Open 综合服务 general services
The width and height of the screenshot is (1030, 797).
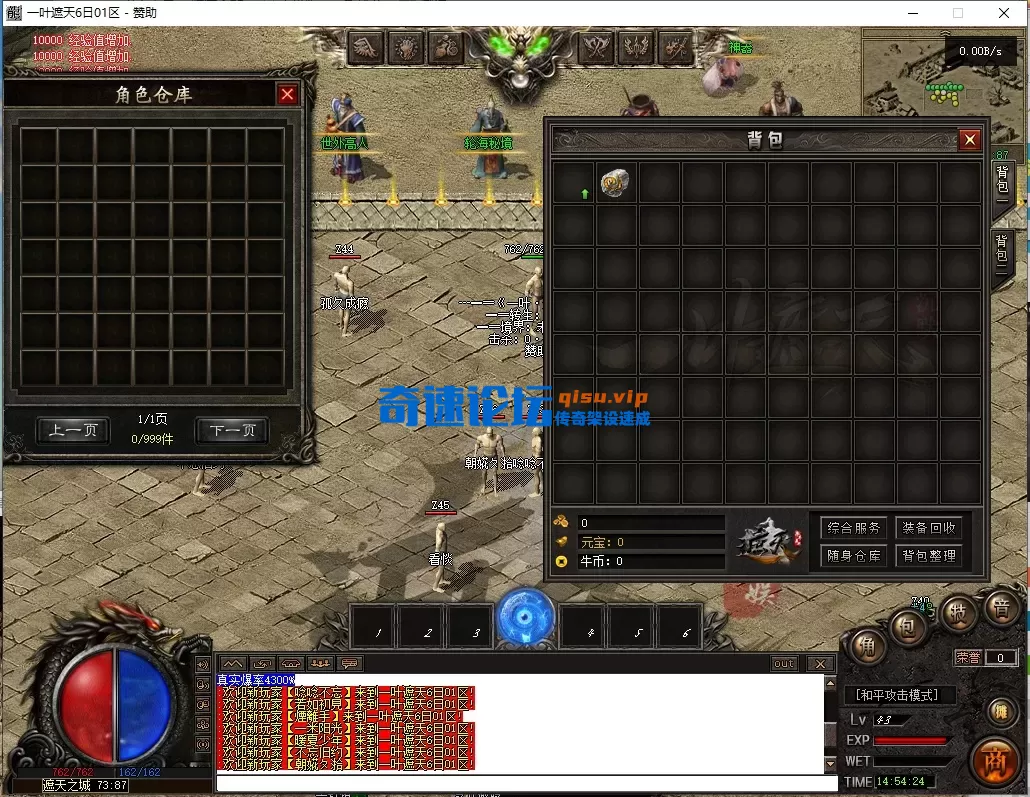coord(853,527)
